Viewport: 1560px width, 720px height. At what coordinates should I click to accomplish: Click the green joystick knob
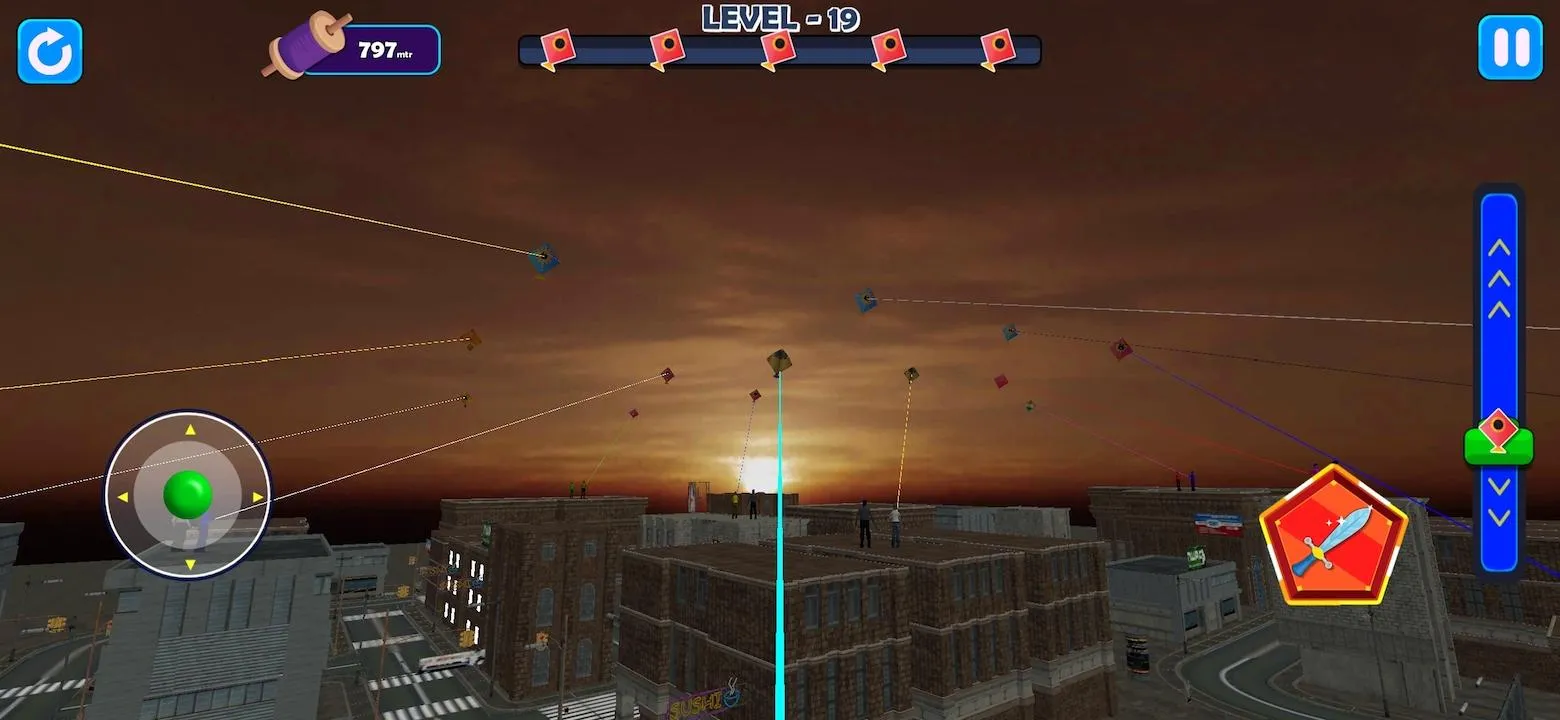coord(187,492)
